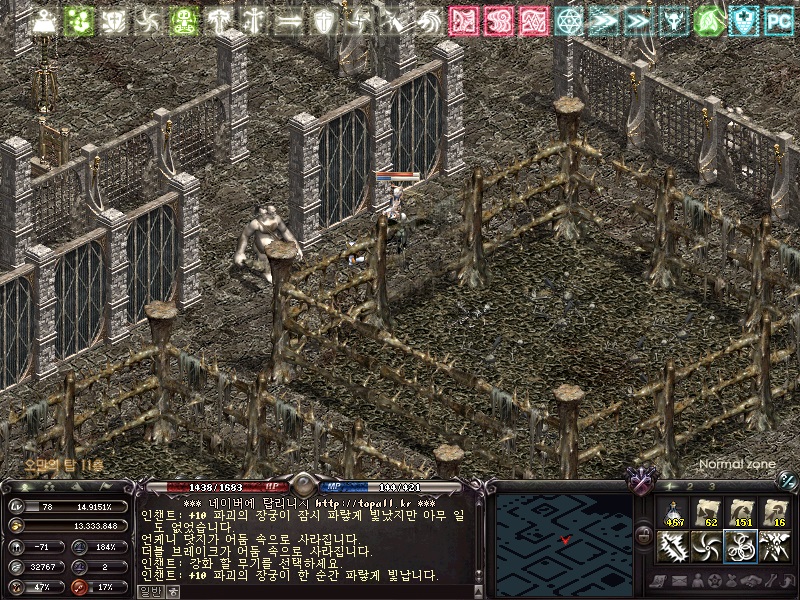Use the potion slot with 467 count

[673, 513]
